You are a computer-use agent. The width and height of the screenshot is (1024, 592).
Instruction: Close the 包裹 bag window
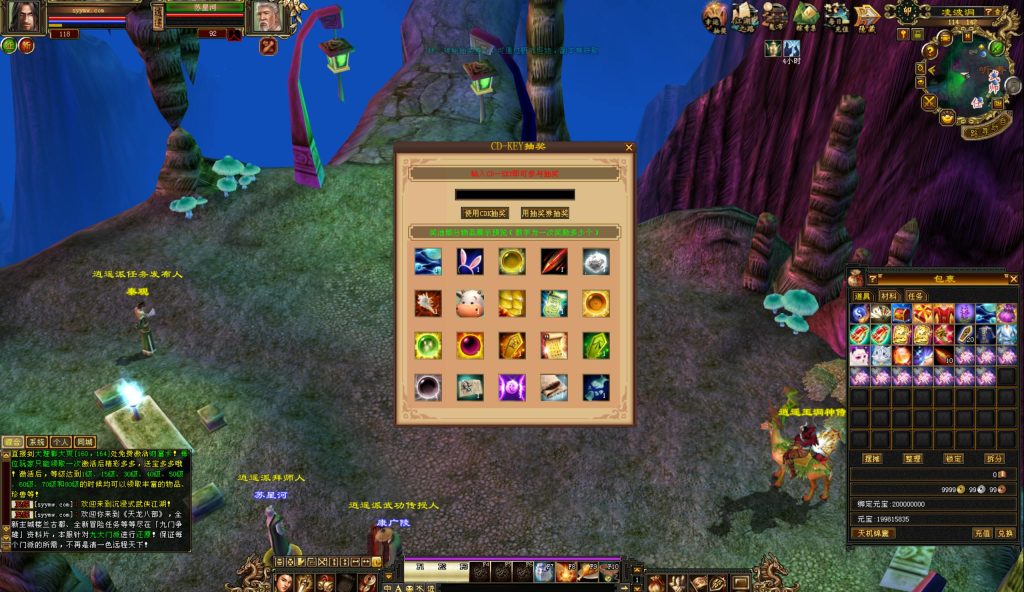click(x=1012, y=278)
